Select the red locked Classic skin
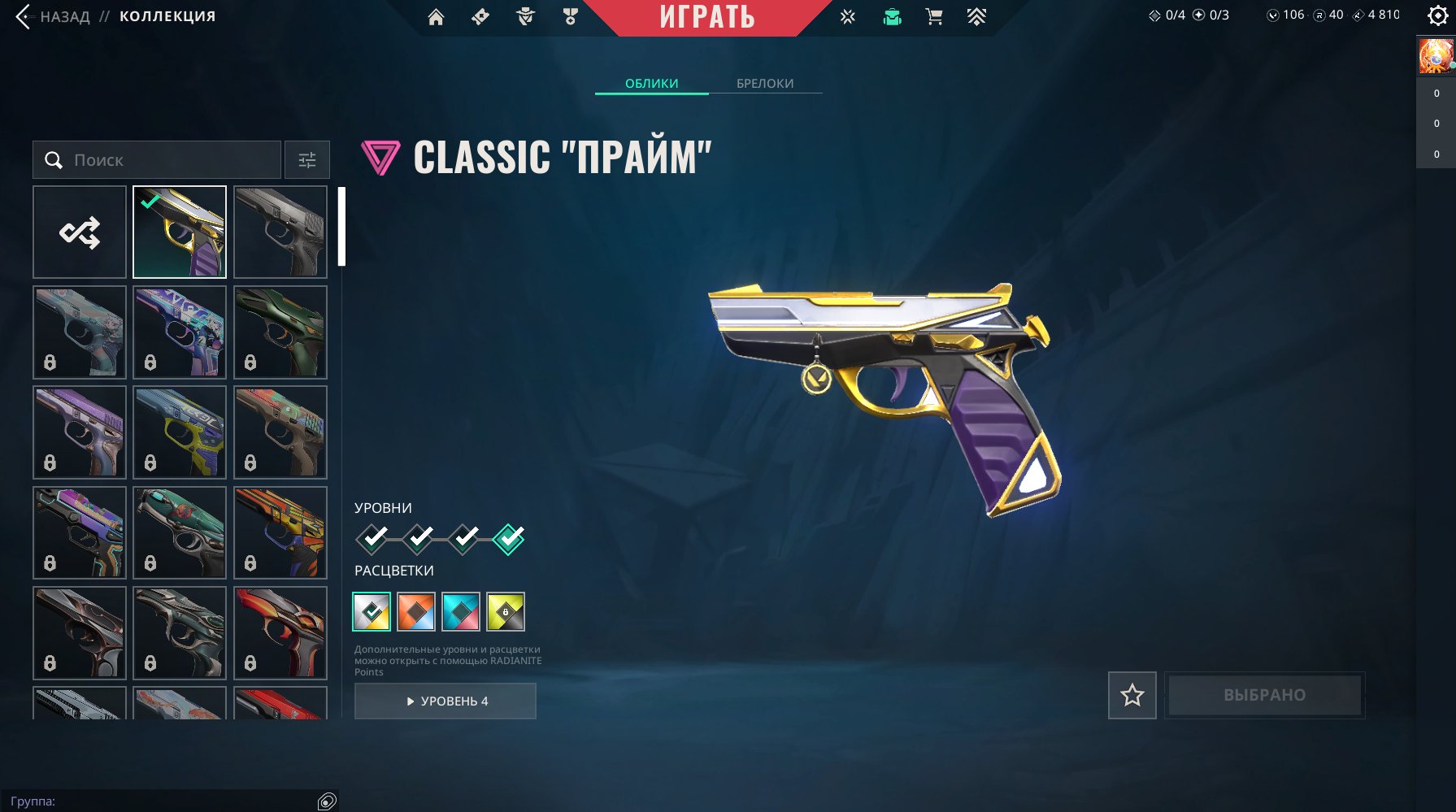The width and height of the screenshot is (1456, 812). (280, 632)
